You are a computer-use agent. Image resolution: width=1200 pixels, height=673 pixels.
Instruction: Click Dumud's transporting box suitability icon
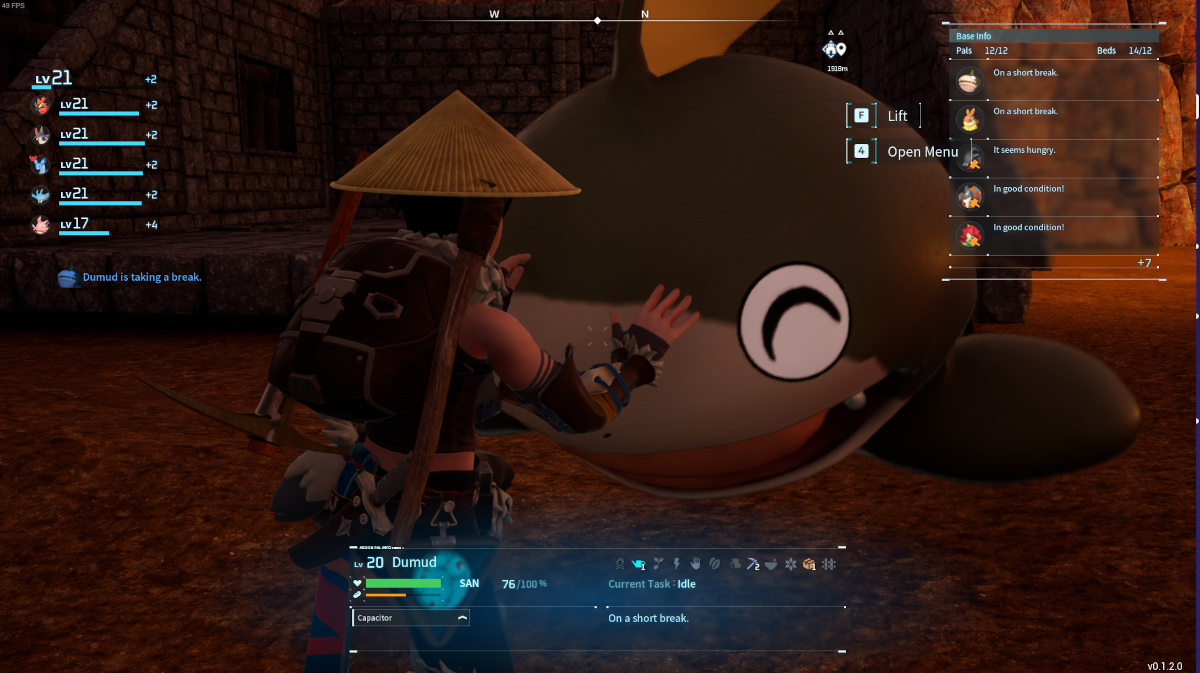(809, 565)
